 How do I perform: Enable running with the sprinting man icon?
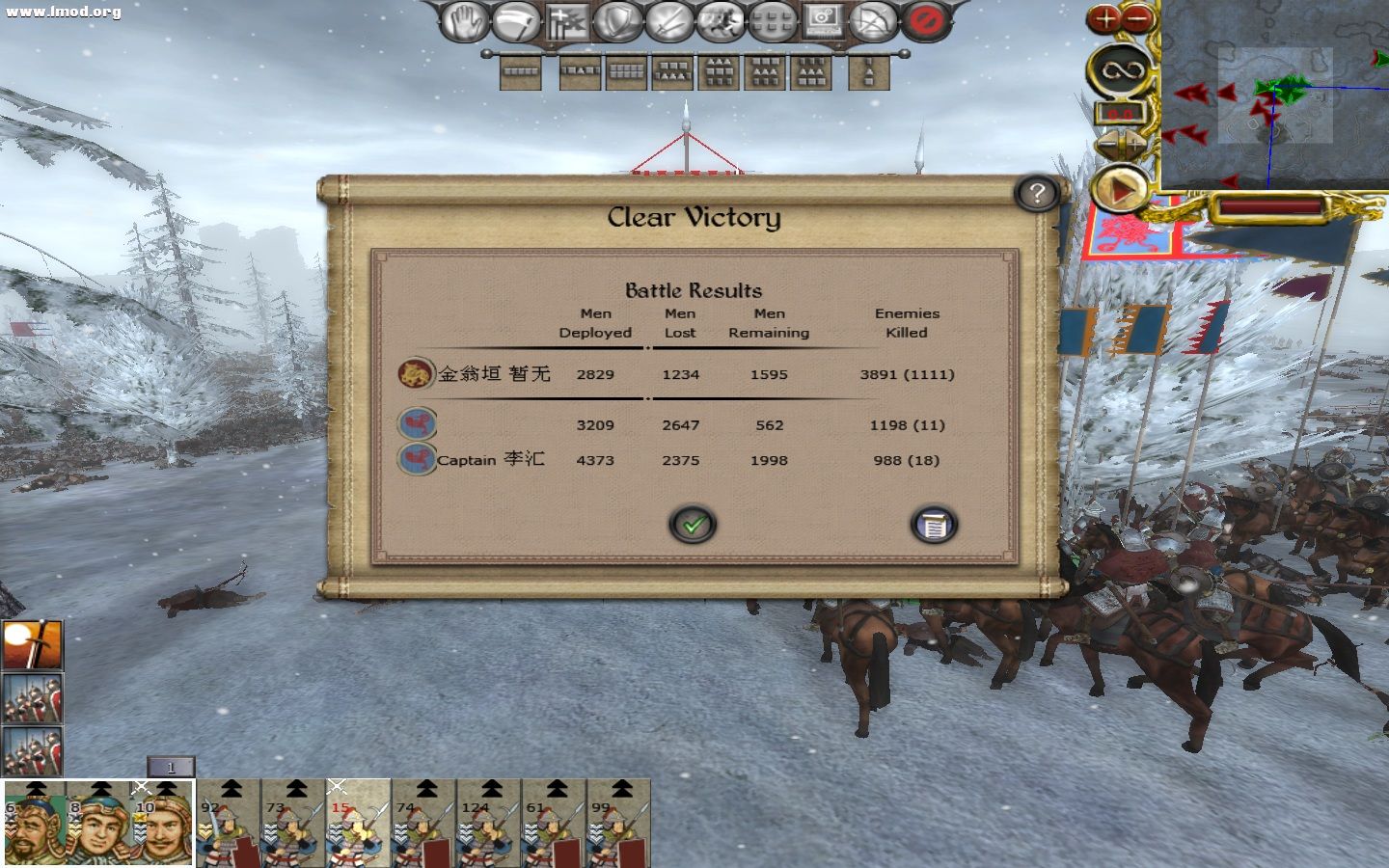(x=721, y=20)
